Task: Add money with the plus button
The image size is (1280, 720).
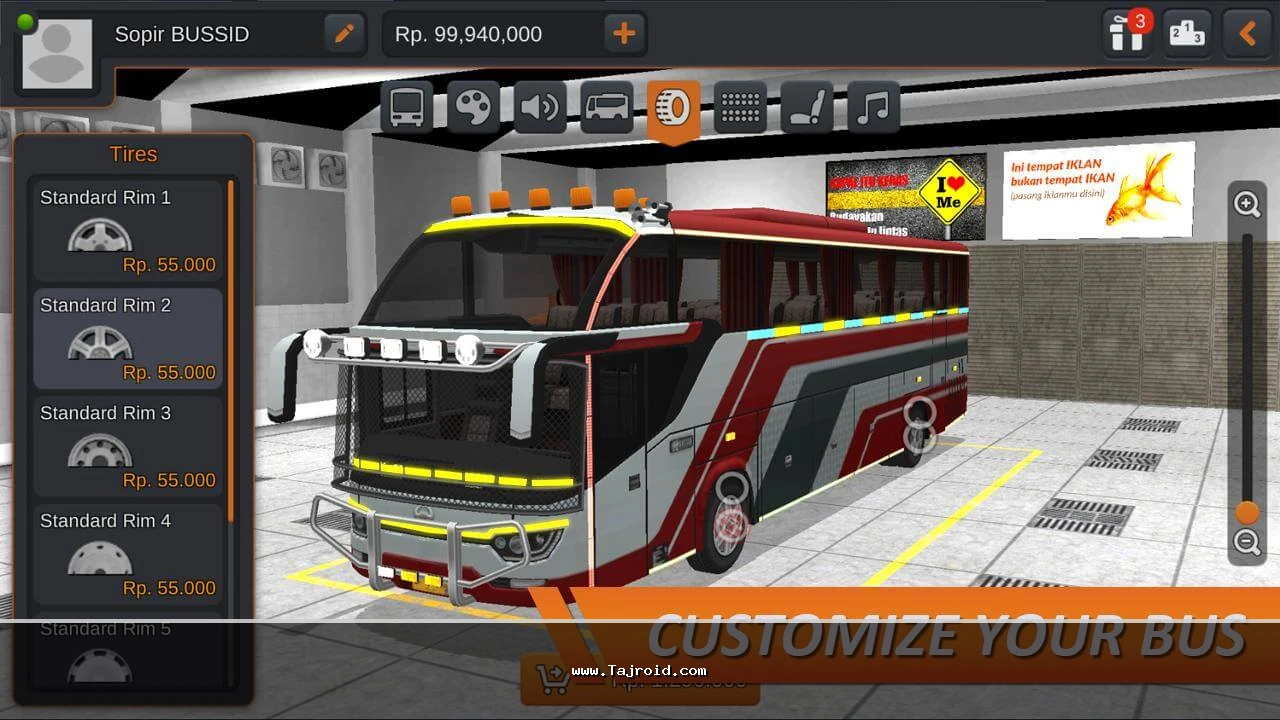Action: coord(624,34)
